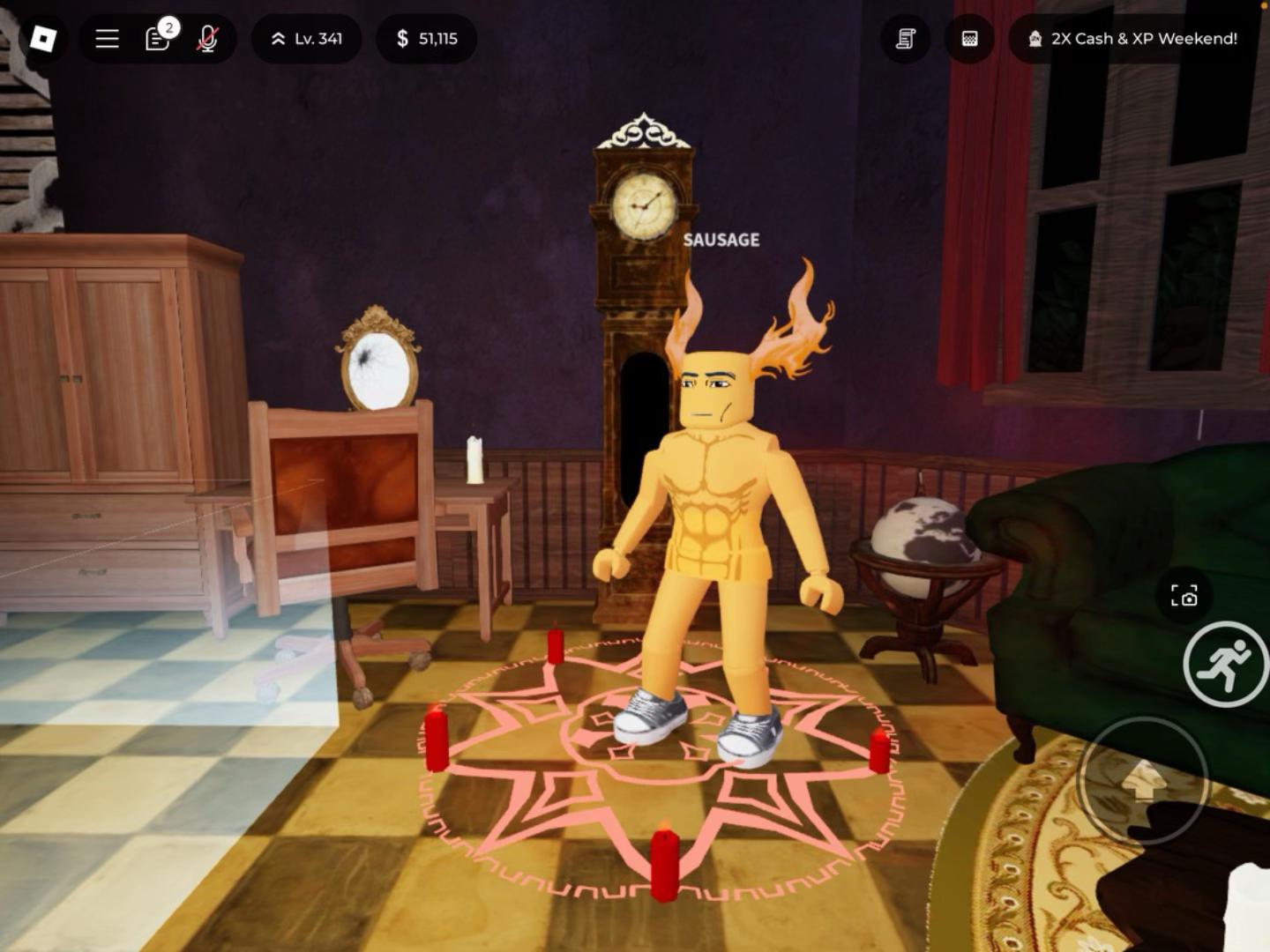Open the calendar icon button
Screen dimensions: 1270x952
pos(969,39)
